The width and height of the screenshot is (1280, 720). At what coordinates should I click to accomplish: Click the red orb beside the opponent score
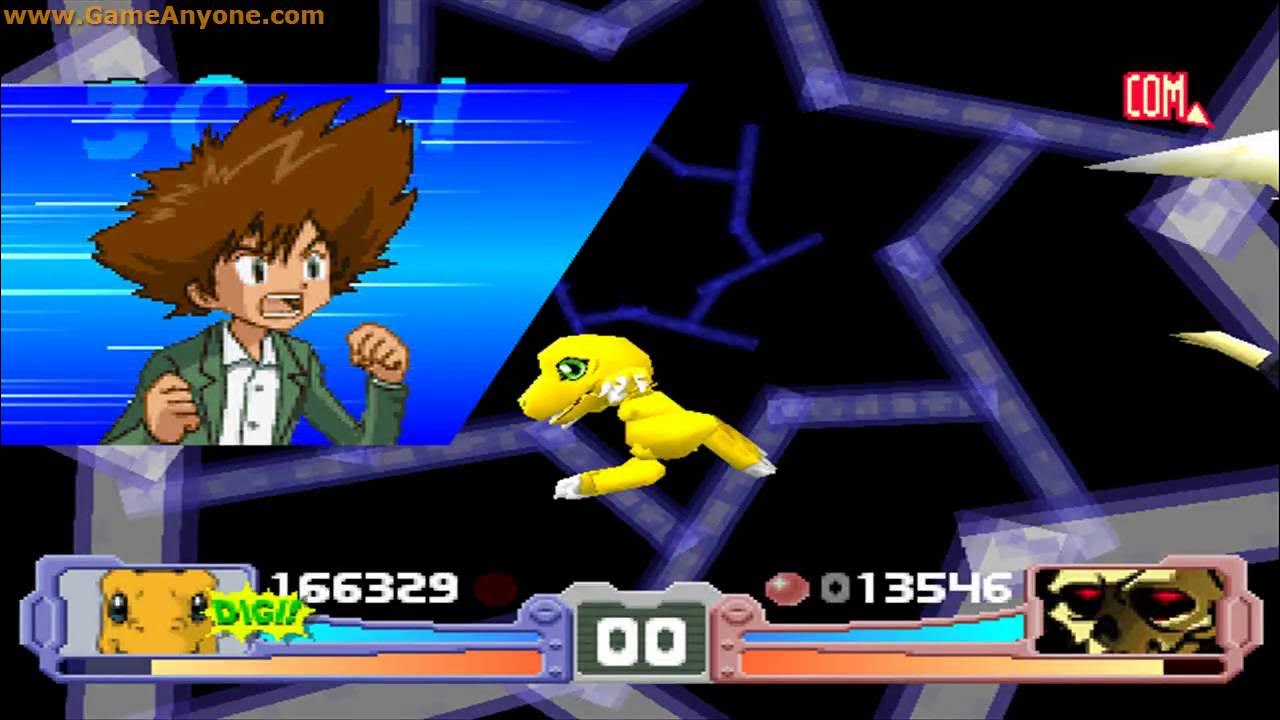pyautogui.click(x=787, y=588)
